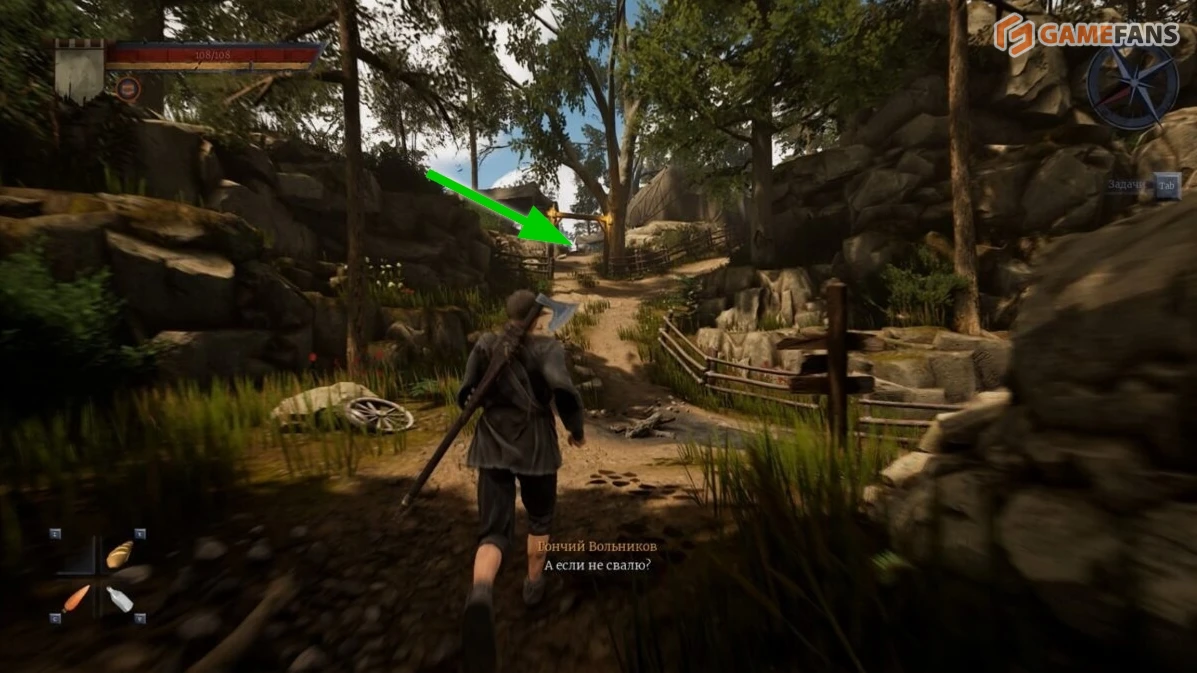Click the GameFans watermark logo
Screen dimensions: 1197x673
click(1086, 34)
